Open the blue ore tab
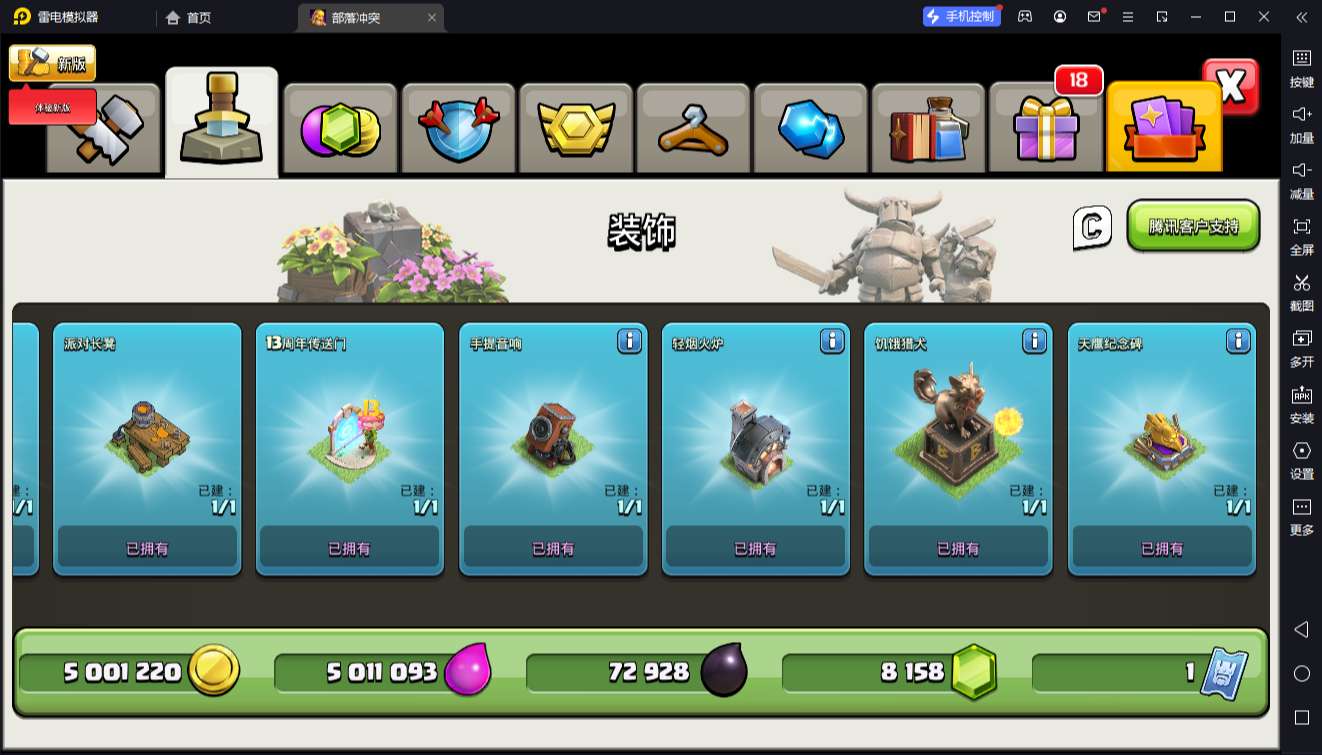This screenshot has width=1322, height=755. [810, 128]
